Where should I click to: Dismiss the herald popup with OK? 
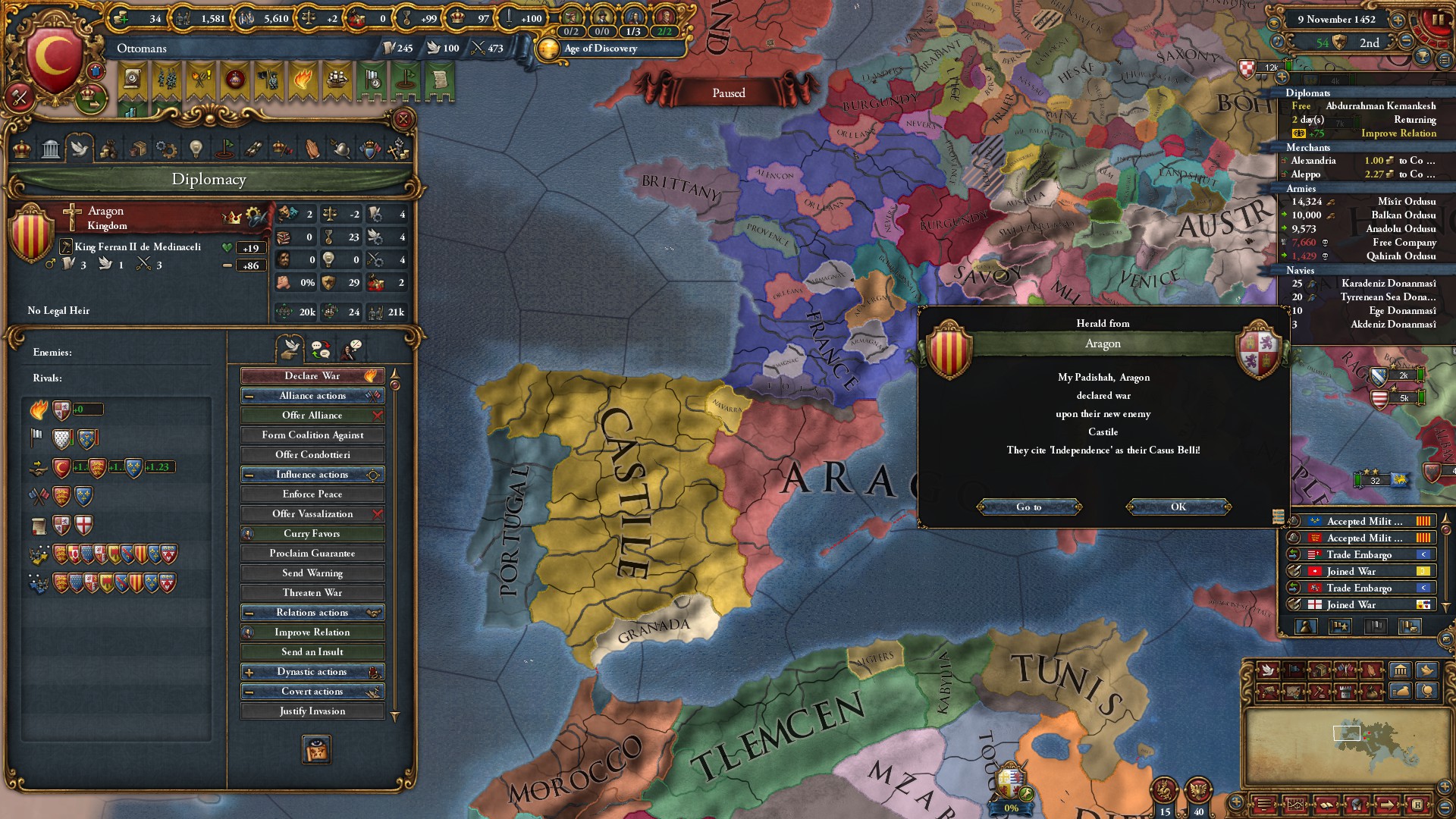click(x=1178, y=507)
